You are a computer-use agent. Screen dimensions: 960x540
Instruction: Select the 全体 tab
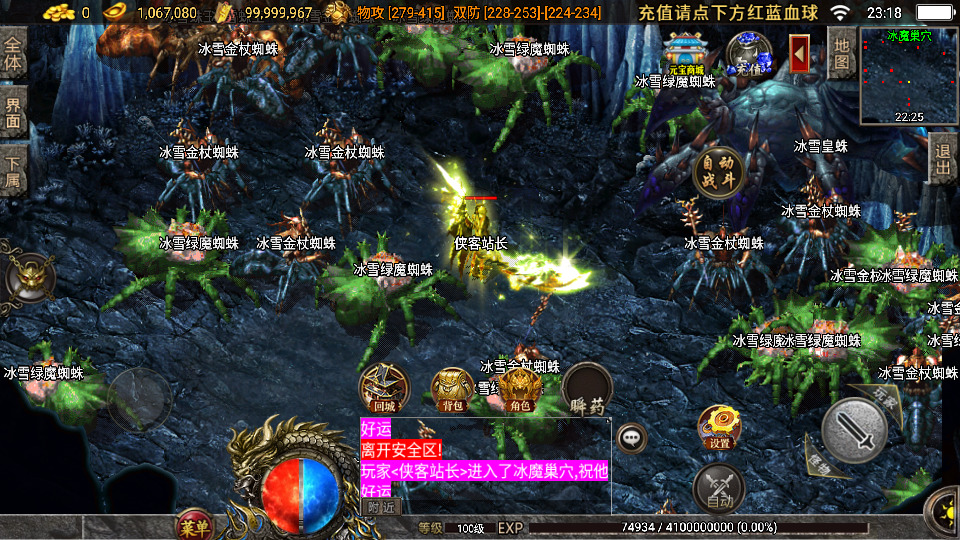(13, 55)
